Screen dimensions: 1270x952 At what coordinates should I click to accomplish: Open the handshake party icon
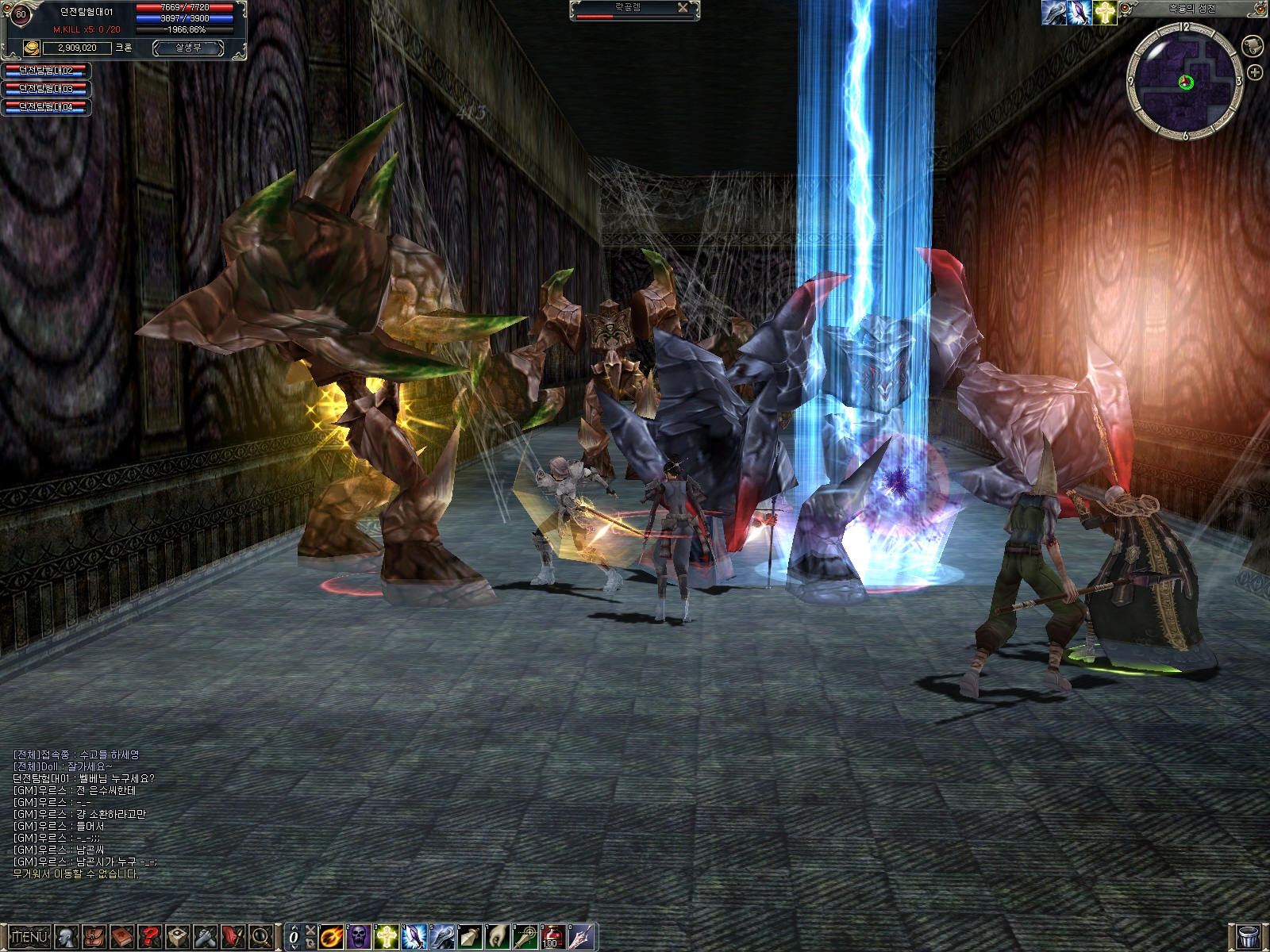click(x=206, y=937)
